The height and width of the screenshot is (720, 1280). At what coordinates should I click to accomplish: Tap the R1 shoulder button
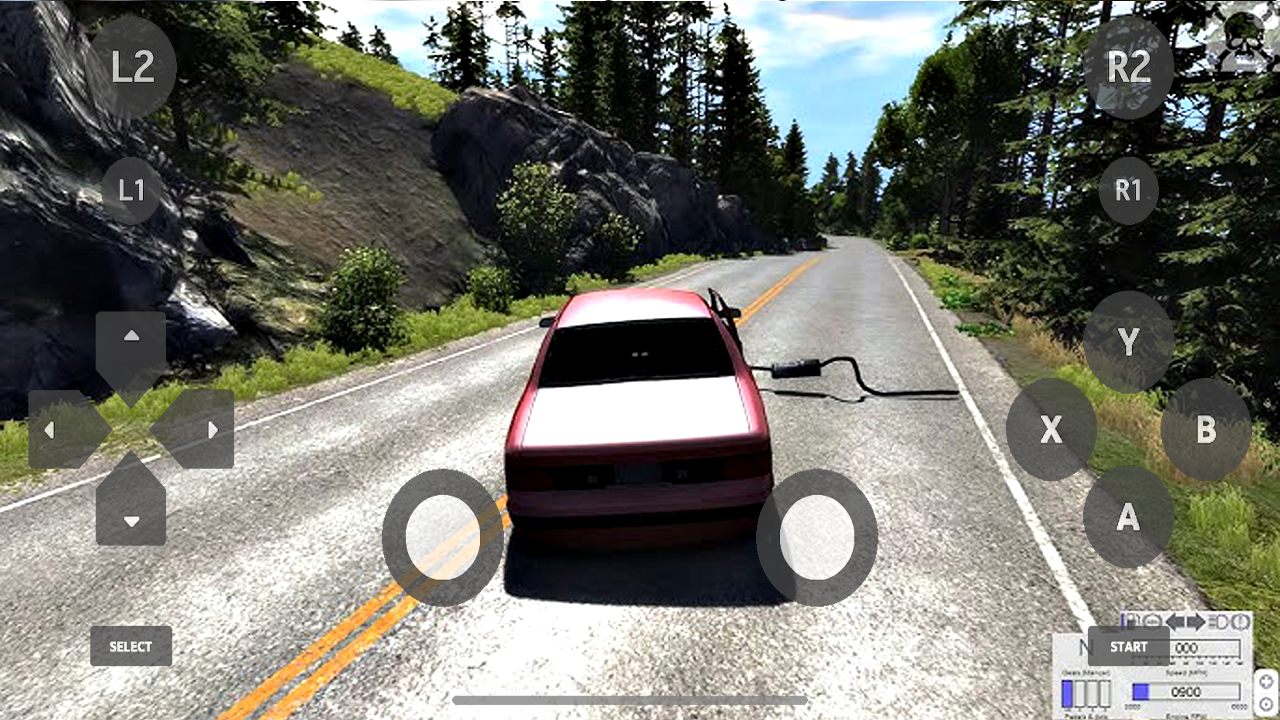(x=1128, y=190)
